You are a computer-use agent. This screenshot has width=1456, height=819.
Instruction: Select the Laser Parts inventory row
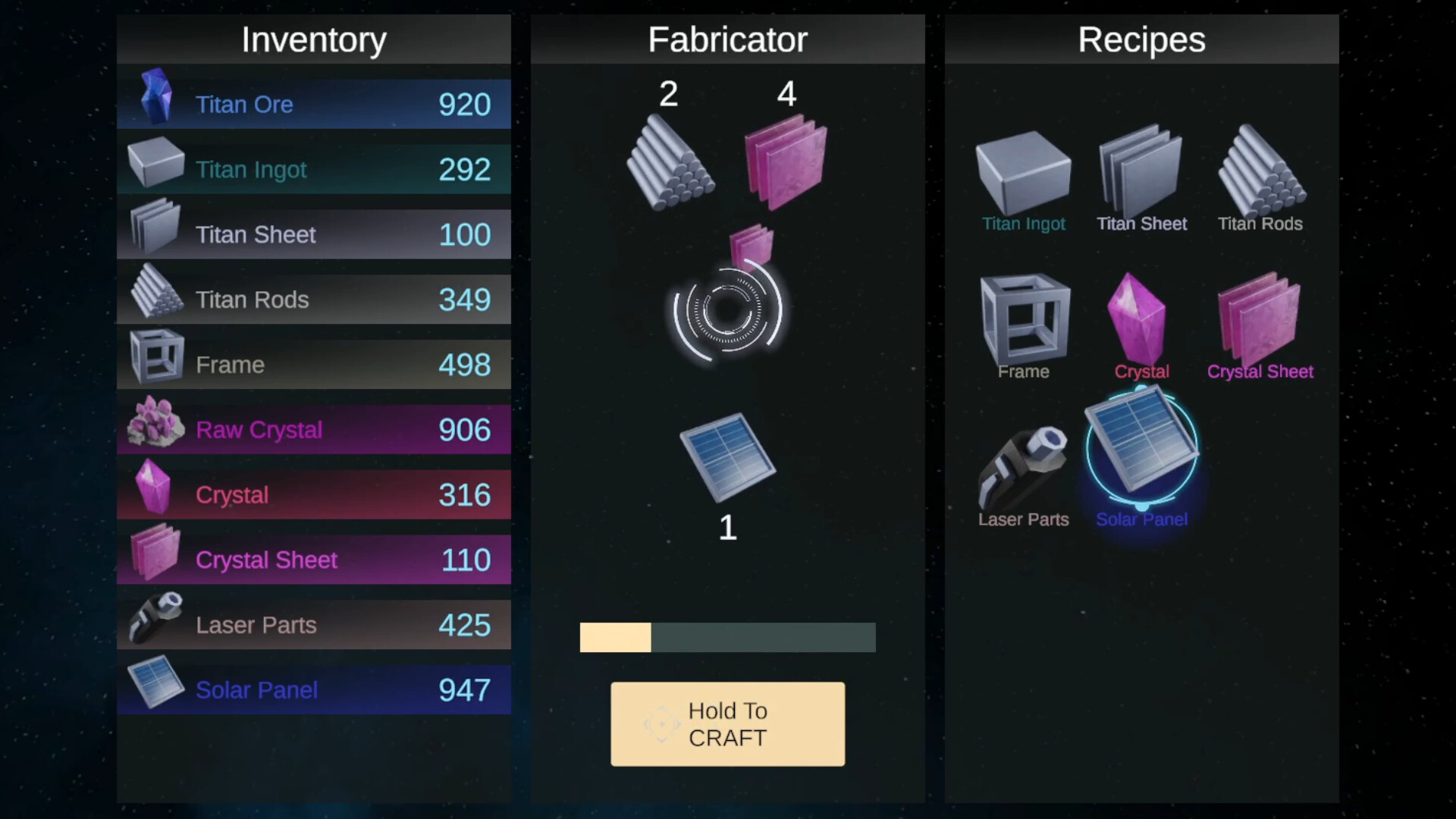tap(313, 624)
